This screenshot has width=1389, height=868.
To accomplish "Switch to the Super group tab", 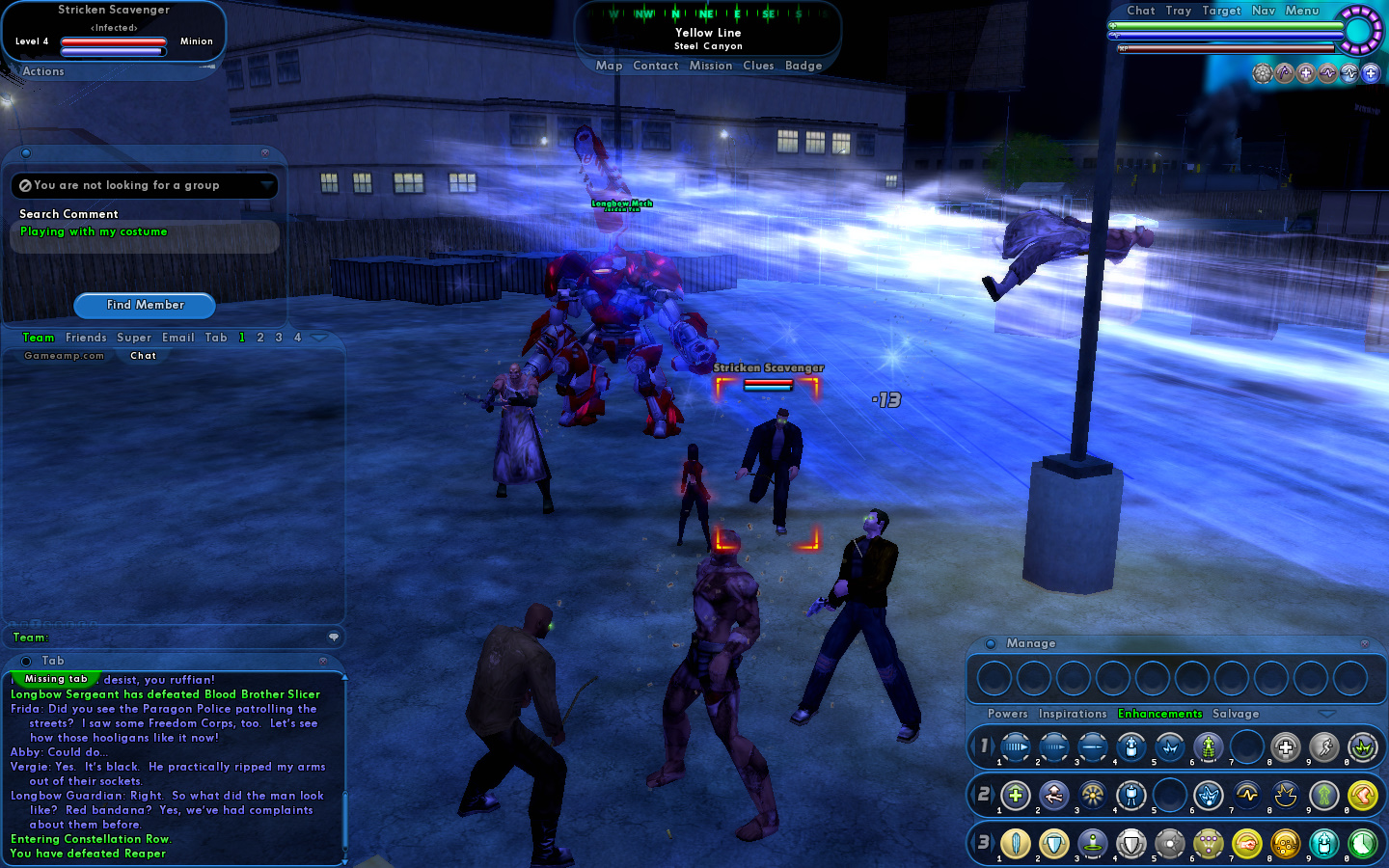I will [x=134, y=338].
